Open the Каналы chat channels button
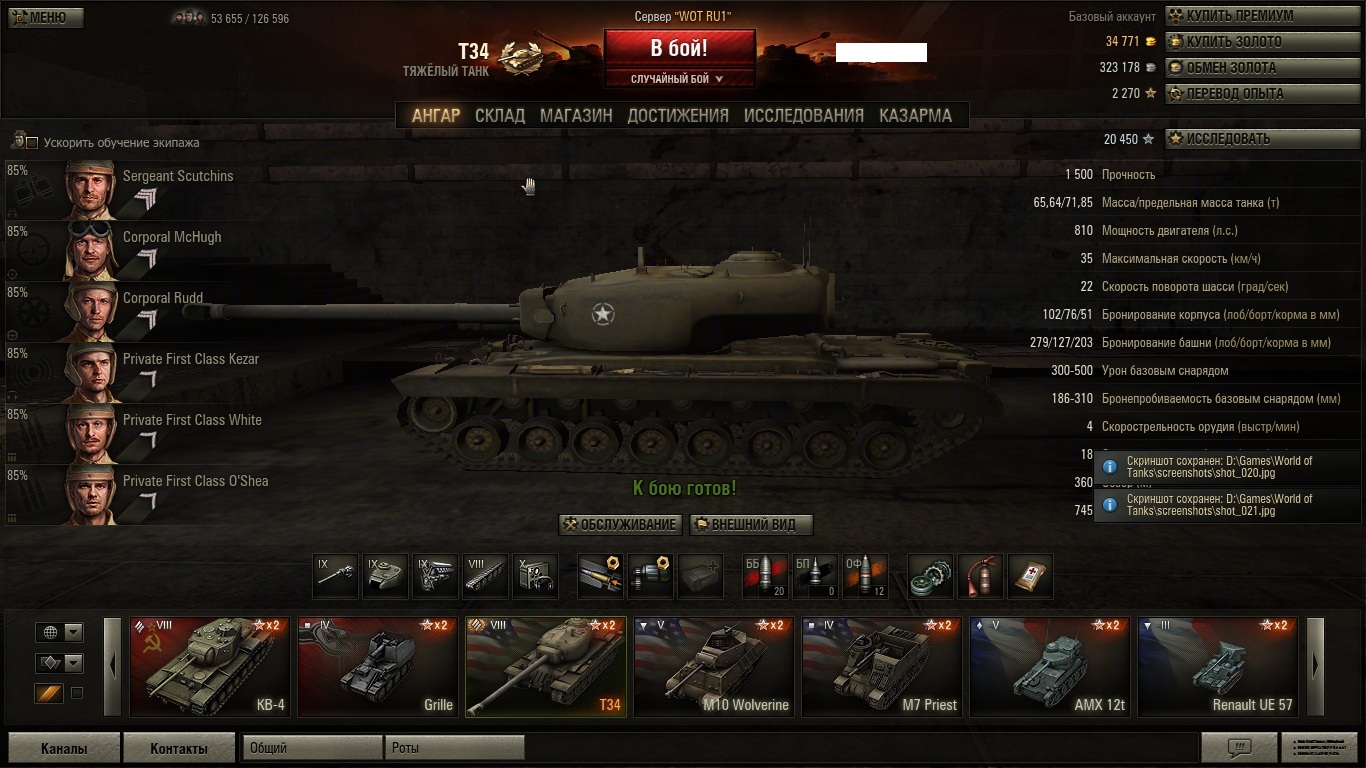This screenshot has height=768, width=1366. tap(64, 748)
